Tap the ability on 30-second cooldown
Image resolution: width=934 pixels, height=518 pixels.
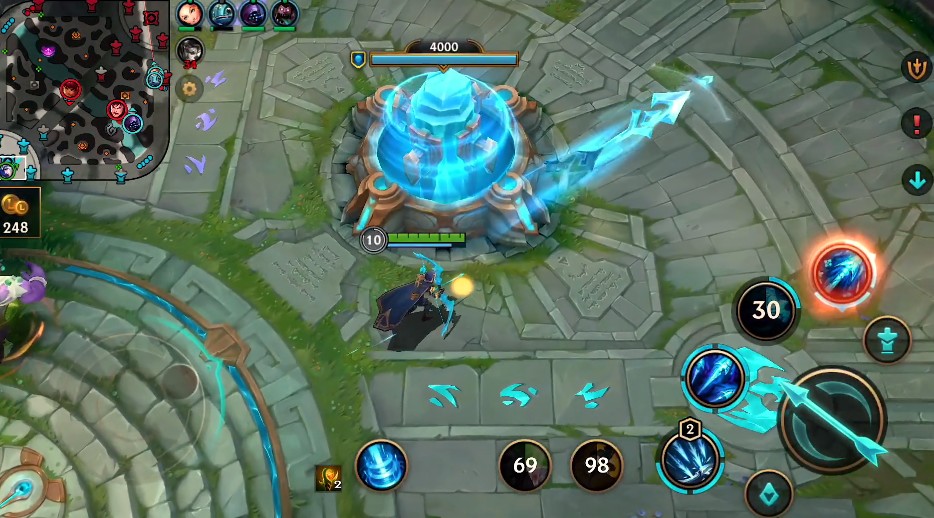766,310
